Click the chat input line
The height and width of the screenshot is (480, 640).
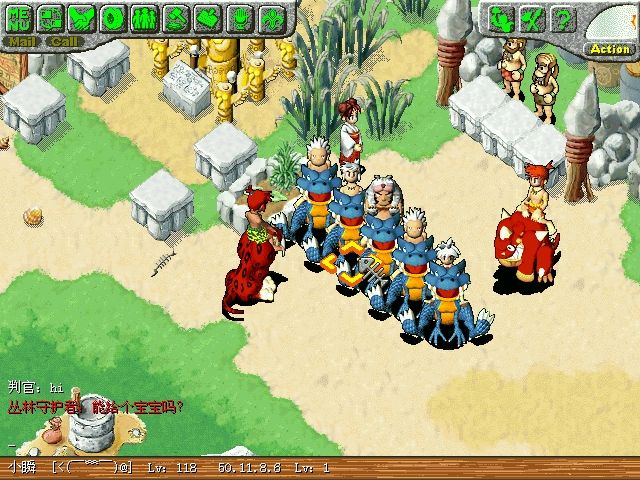coord(200,442)
